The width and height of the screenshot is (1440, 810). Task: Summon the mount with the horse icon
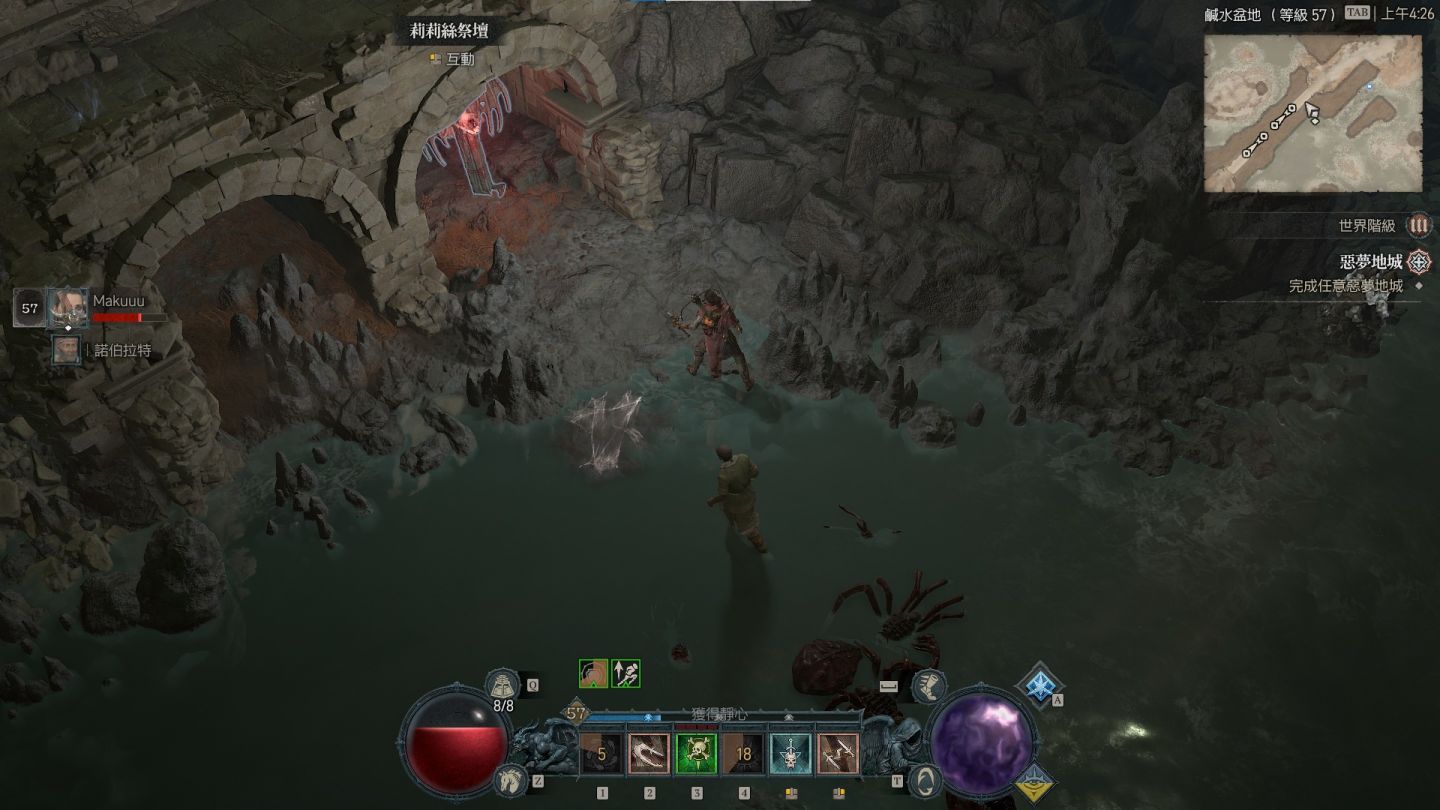coord(512,778)
